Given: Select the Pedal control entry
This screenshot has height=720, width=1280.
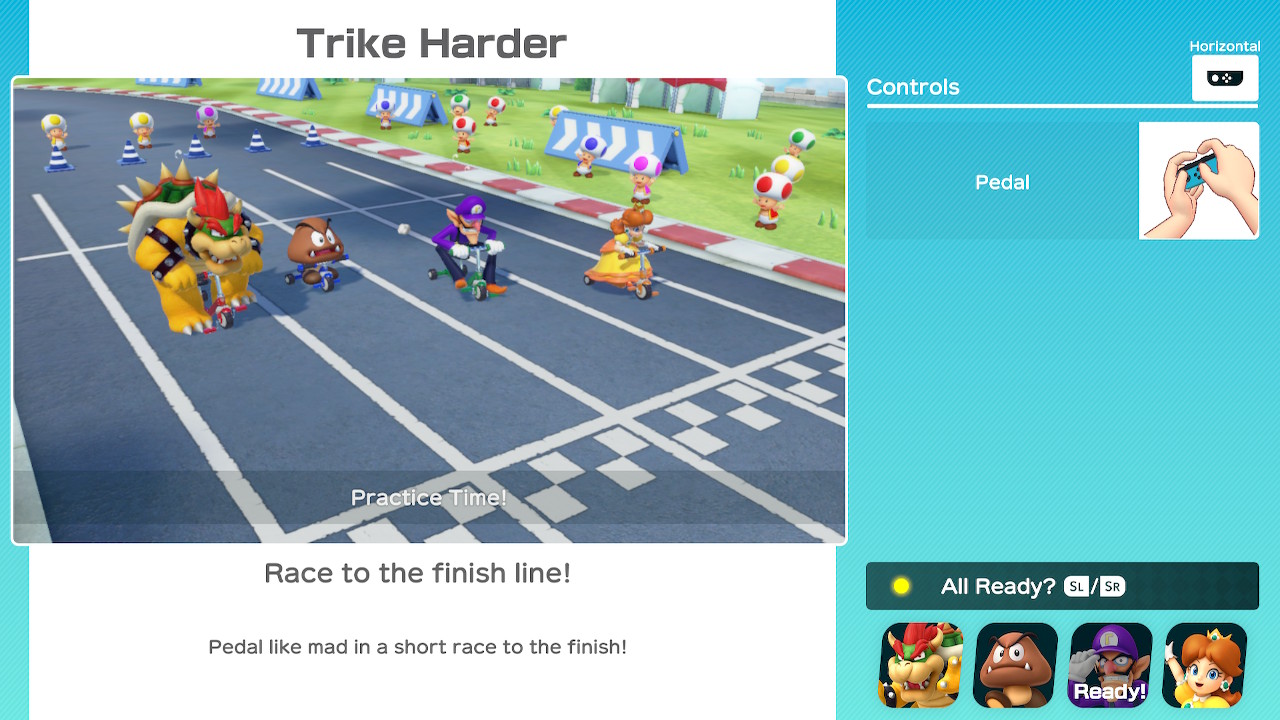Looking at the screenshot, I should [x=1002, y=182].
